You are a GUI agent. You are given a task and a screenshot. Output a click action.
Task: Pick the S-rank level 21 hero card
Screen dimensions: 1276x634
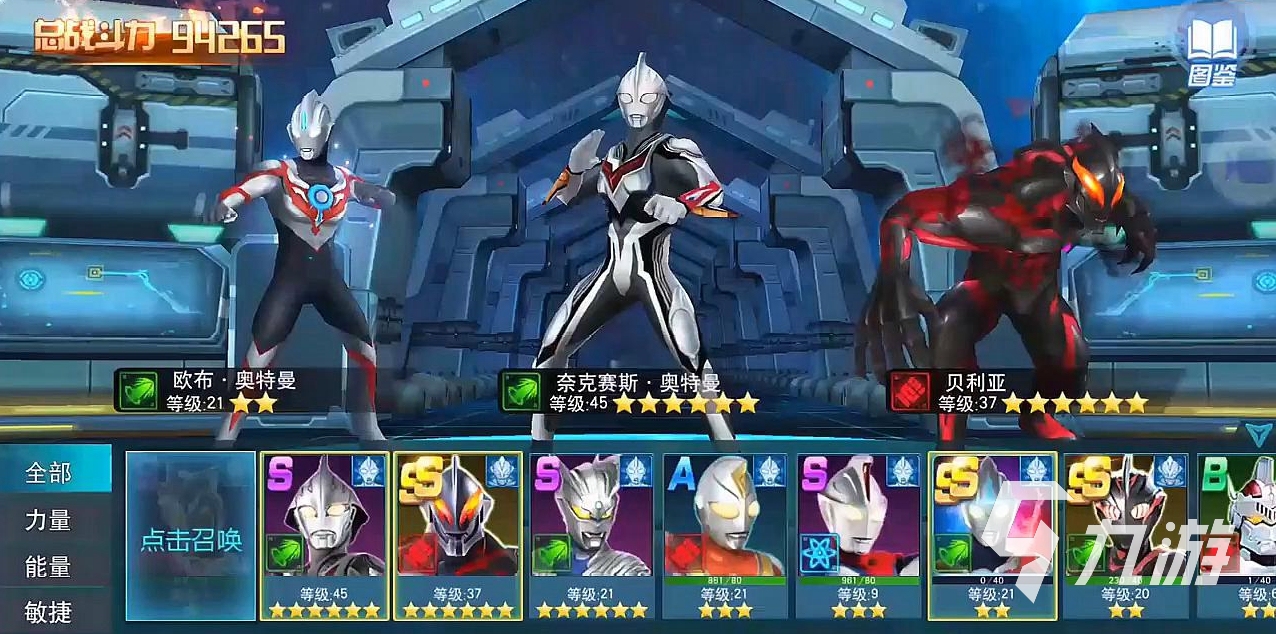[x=591, y=534]
